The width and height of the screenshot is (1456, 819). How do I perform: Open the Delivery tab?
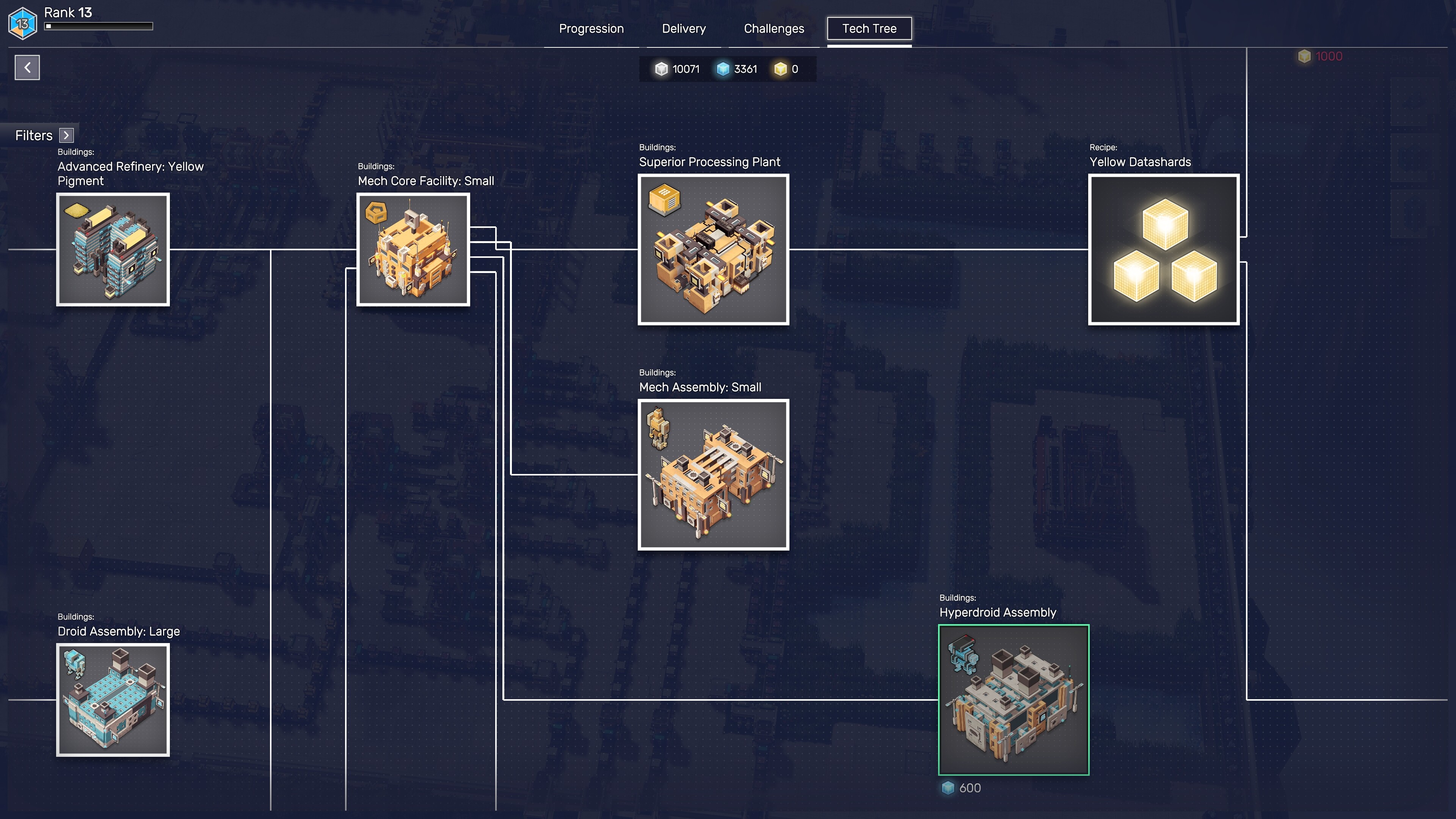tap(683, 29)
